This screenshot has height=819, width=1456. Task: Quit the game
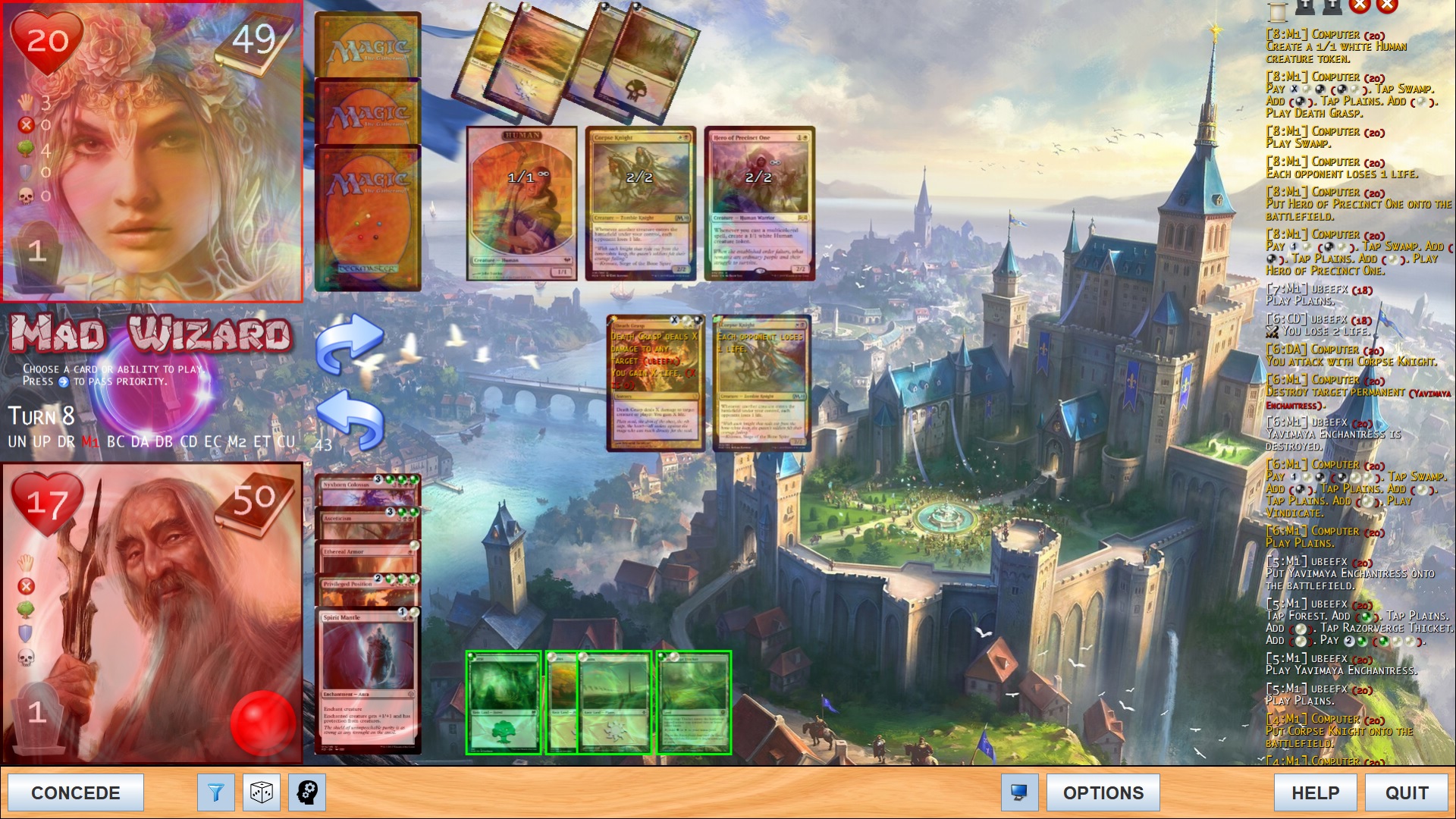click(x=1407, y=792)
